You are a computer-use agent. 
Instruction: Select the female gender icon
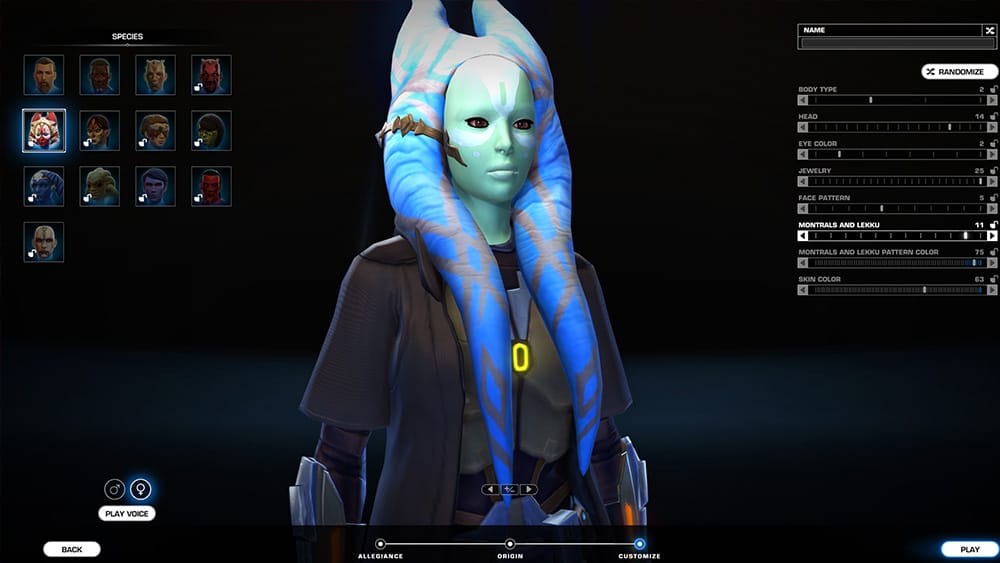point(141,490)
